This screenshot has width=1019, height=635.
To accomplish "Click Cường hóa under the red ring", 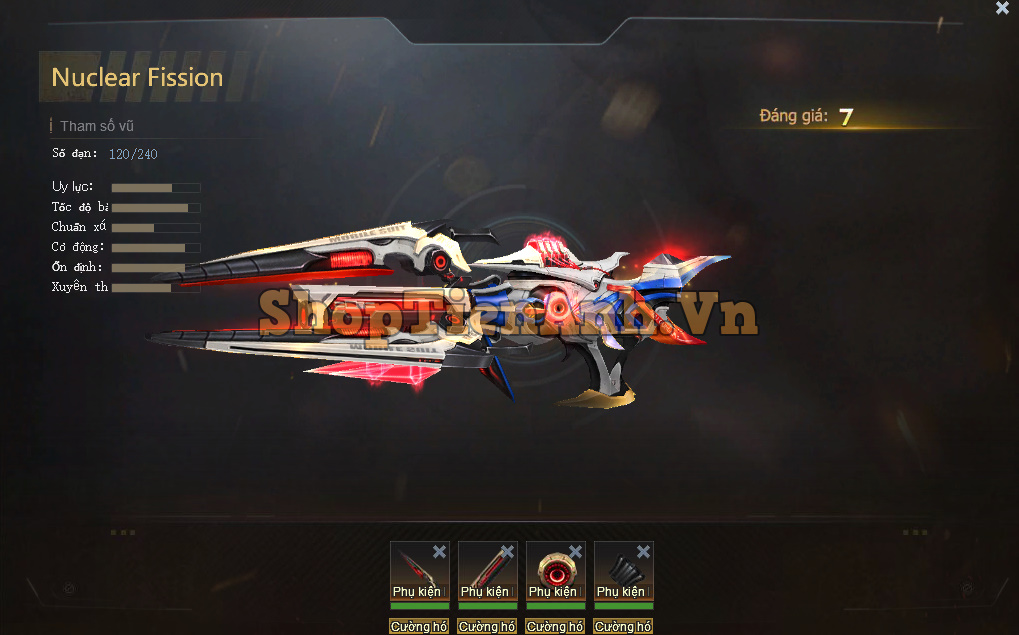I will point(555,627).
